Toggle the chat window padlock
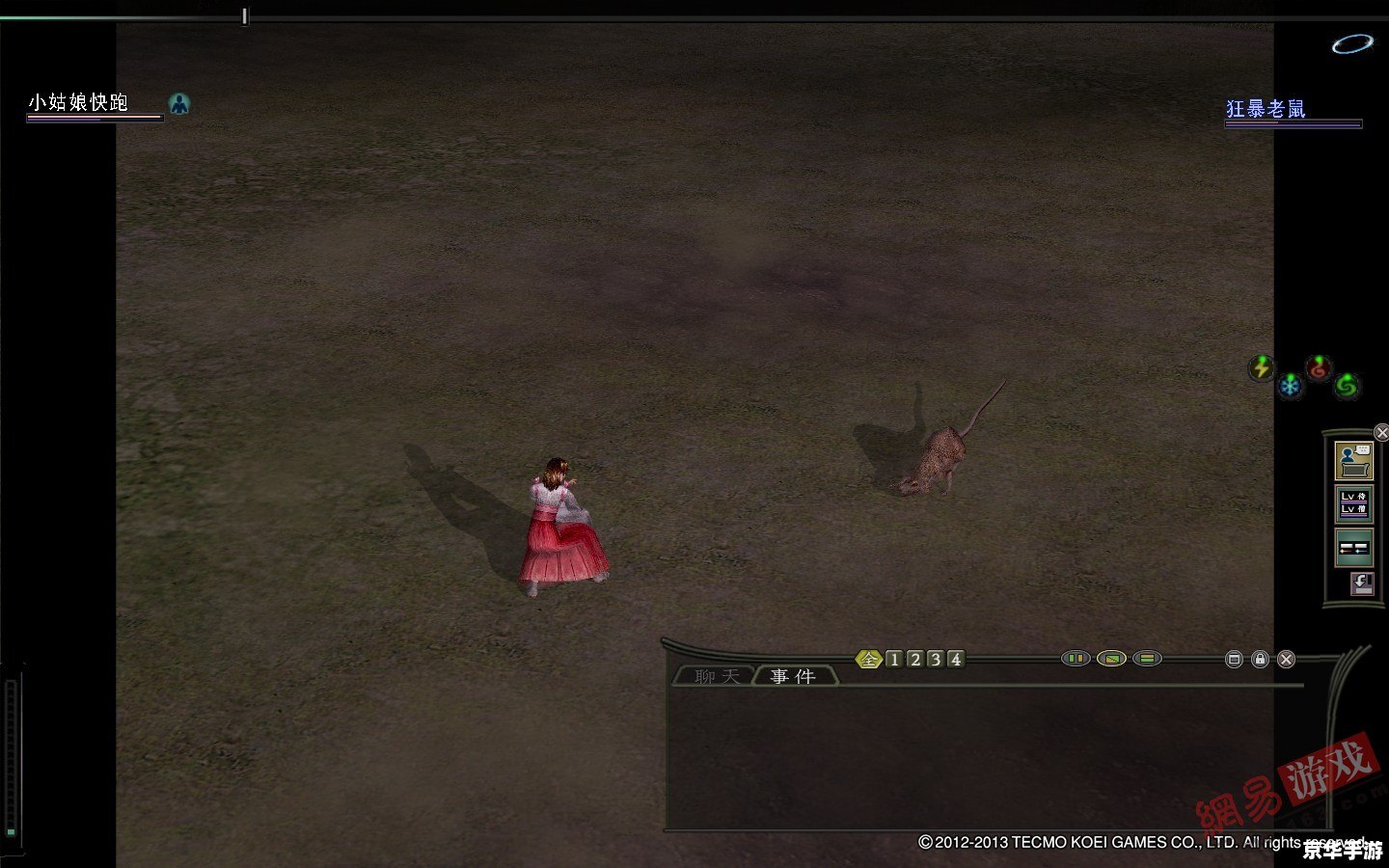The height and width of the screenshot is (868, 1389). (1260, 660)
